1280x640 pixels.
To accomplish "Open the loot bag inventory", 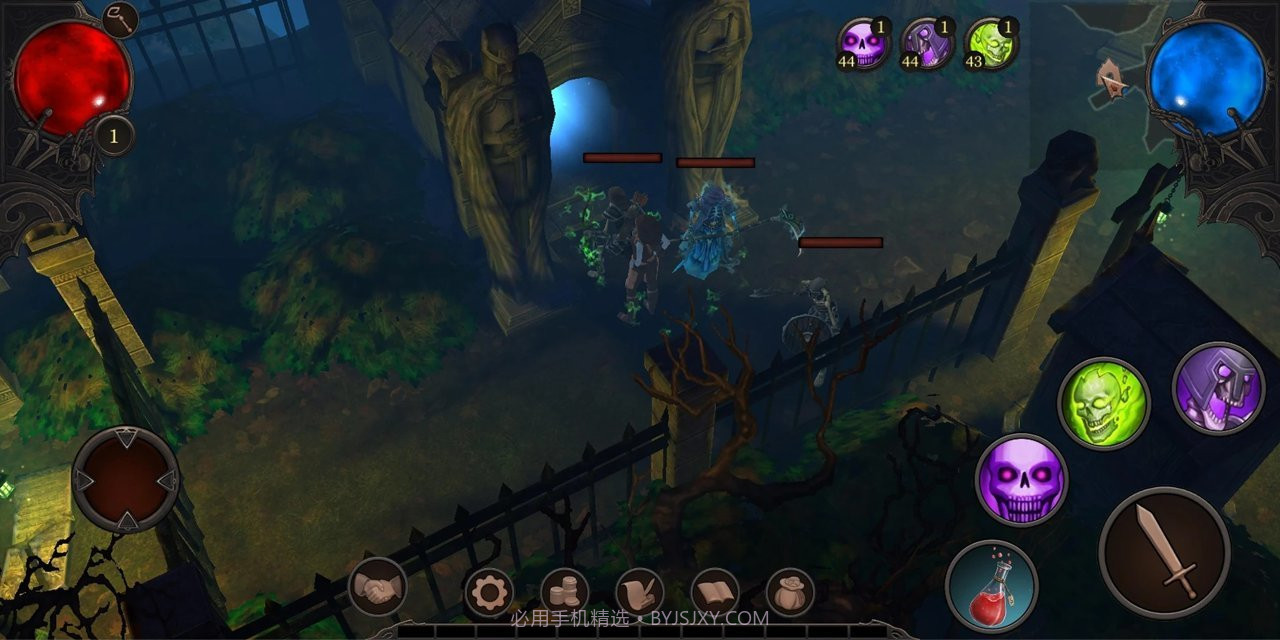I will [790, 593].
